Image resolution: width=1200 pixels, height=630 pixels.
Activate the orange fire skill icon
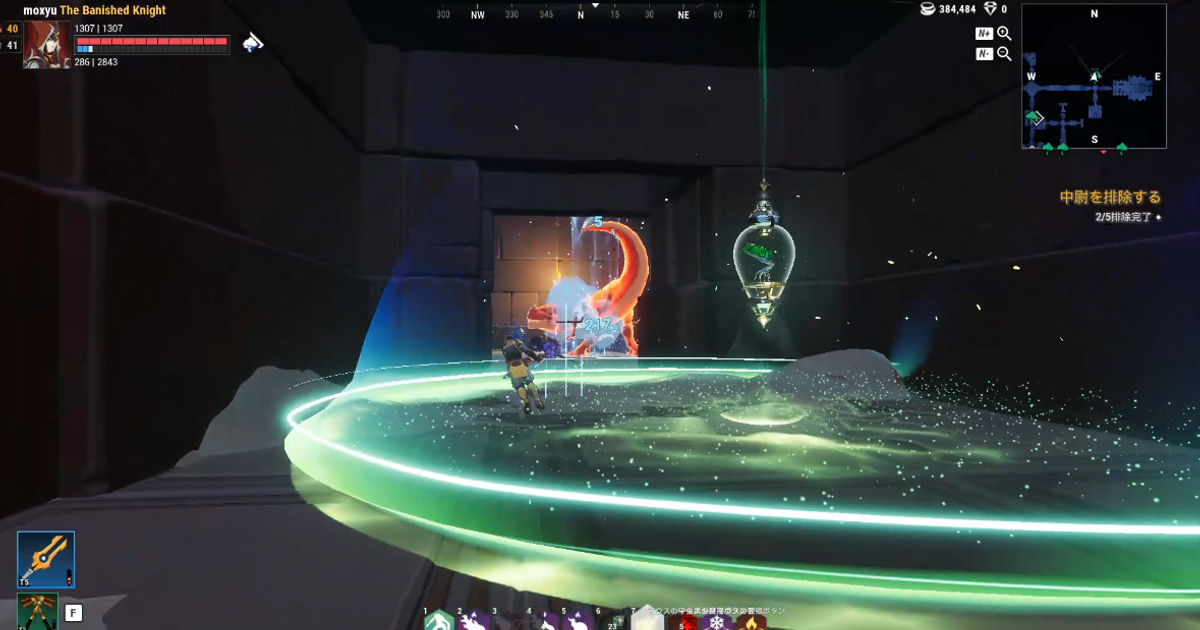coord(750,622)
